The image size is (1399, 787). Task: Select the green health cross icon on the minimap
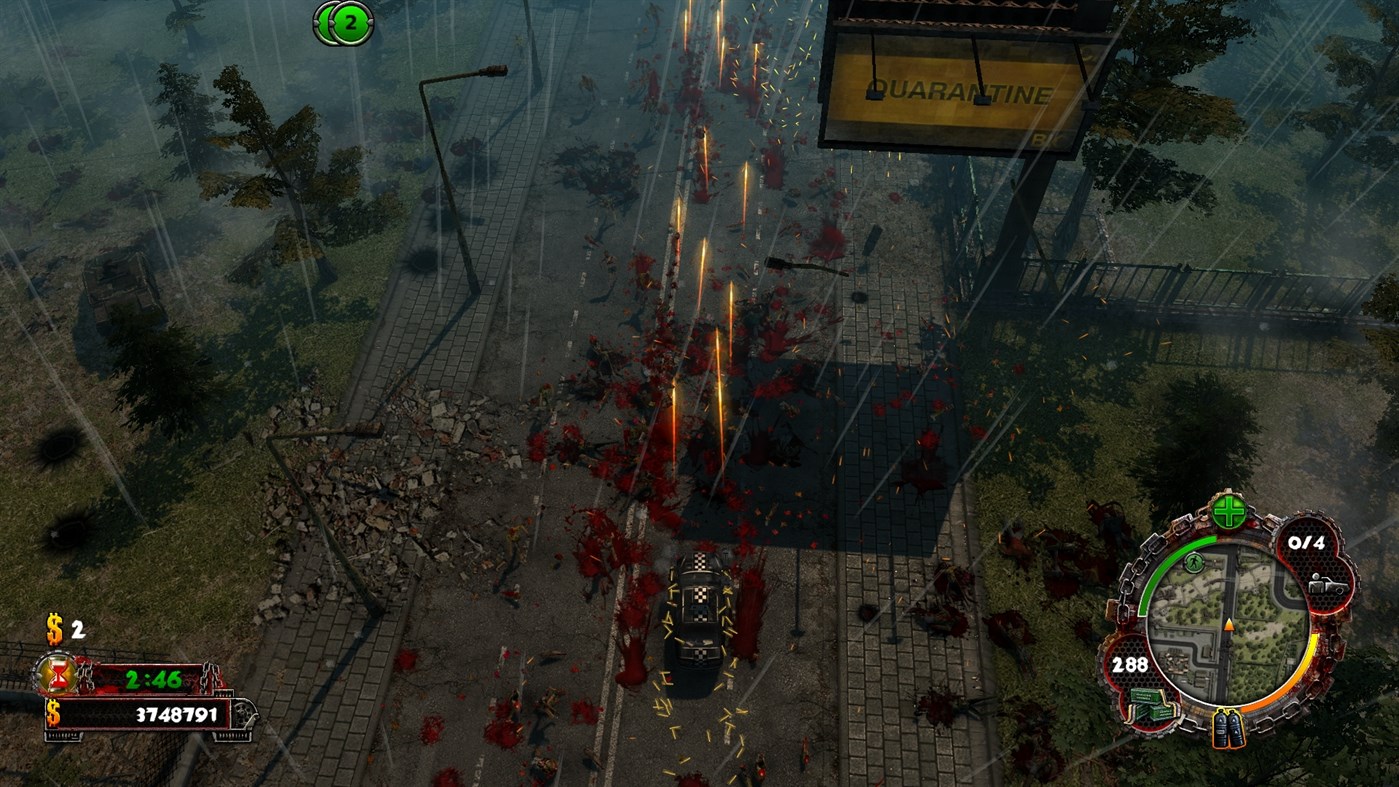click(1228, 511)
